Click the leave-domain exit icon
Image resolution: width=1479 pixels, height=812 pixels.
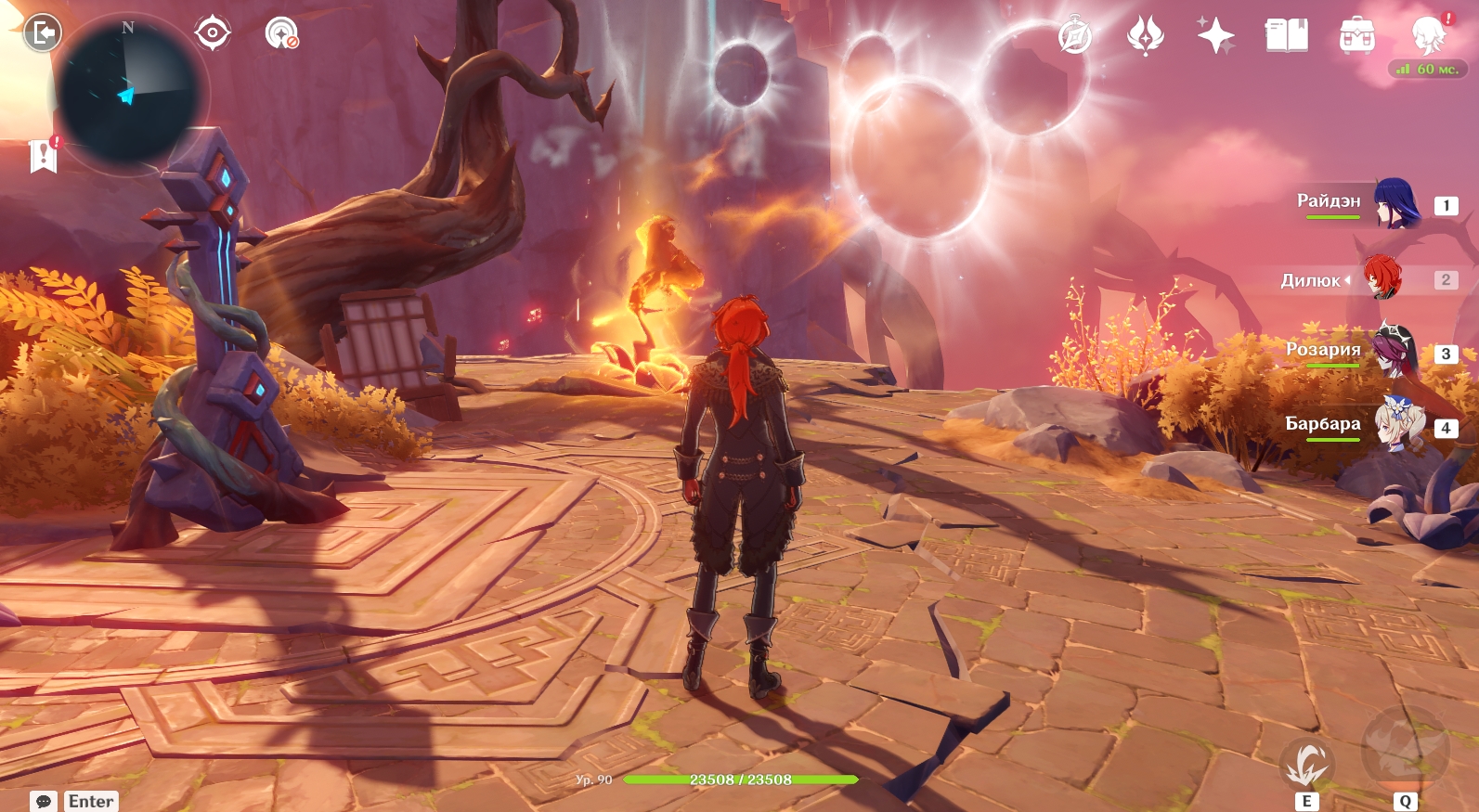click(42, 33)
